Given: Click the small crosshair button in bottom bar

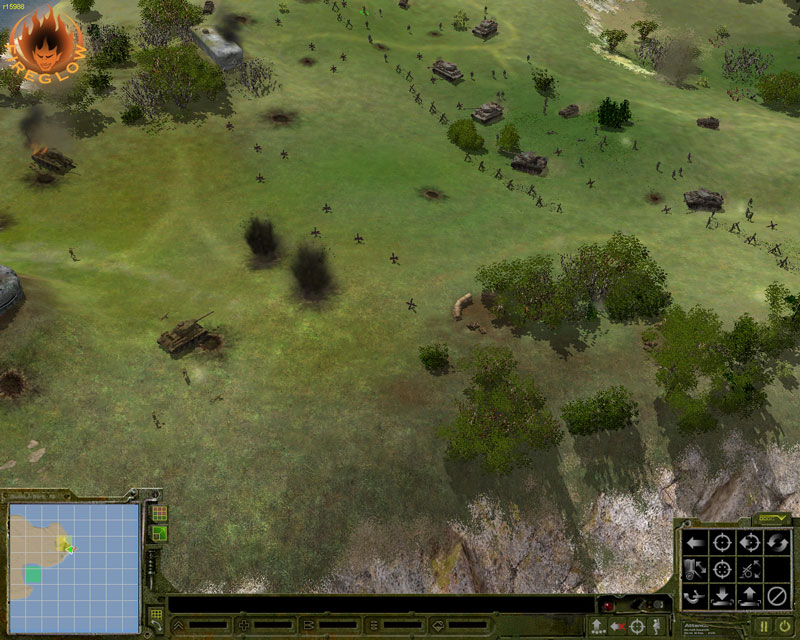Looking at the screenshot, I should (636, 627).
